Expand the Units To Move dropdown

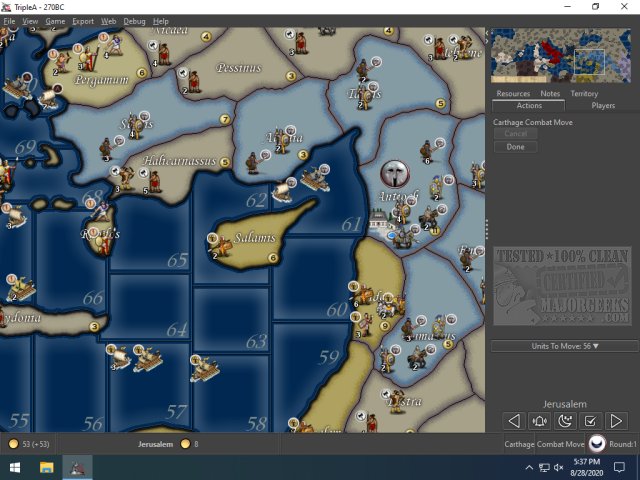coord(565,346)
